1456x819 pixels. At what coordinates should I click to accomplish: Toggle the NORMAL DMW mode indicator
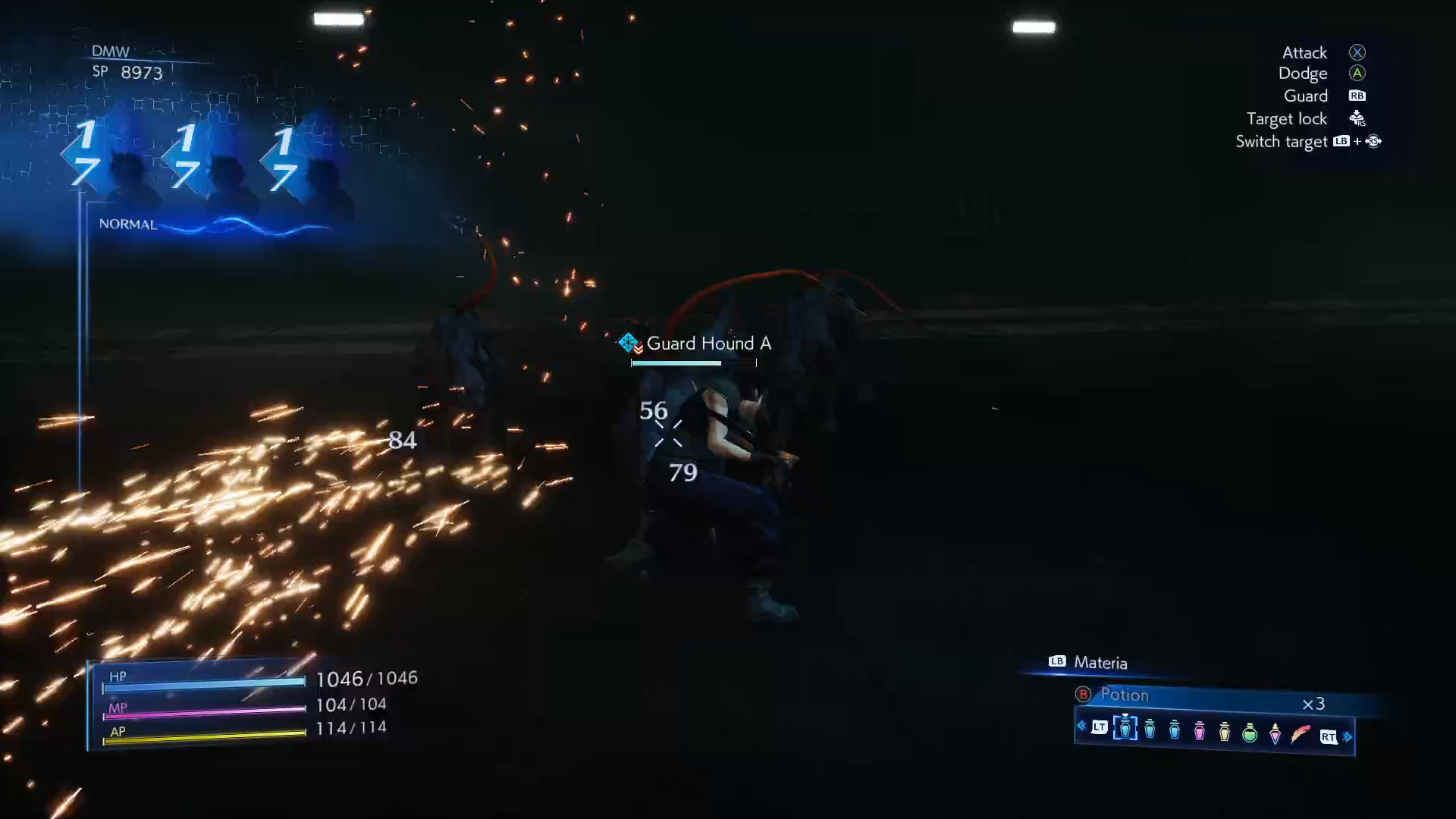(x=127, y=224)
